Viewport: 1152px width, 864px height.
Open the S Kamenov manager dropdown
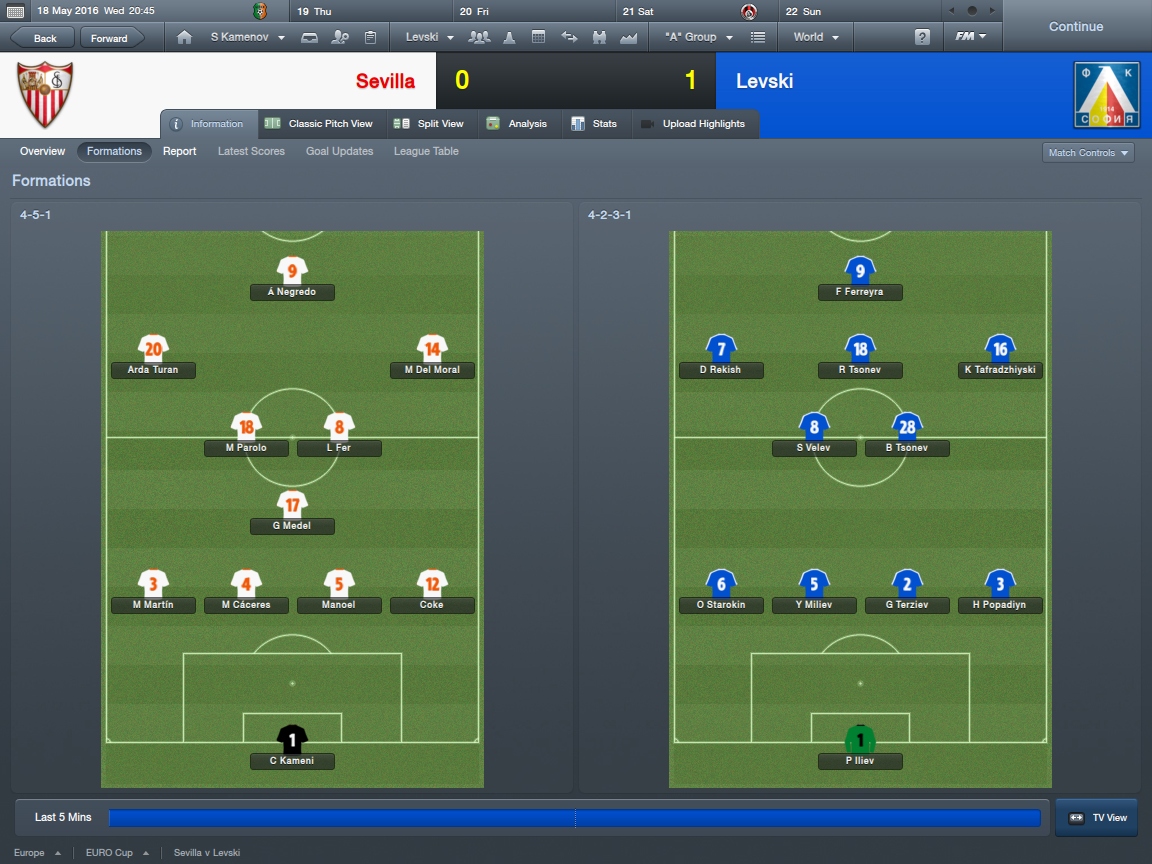click(x=246, y=37)
